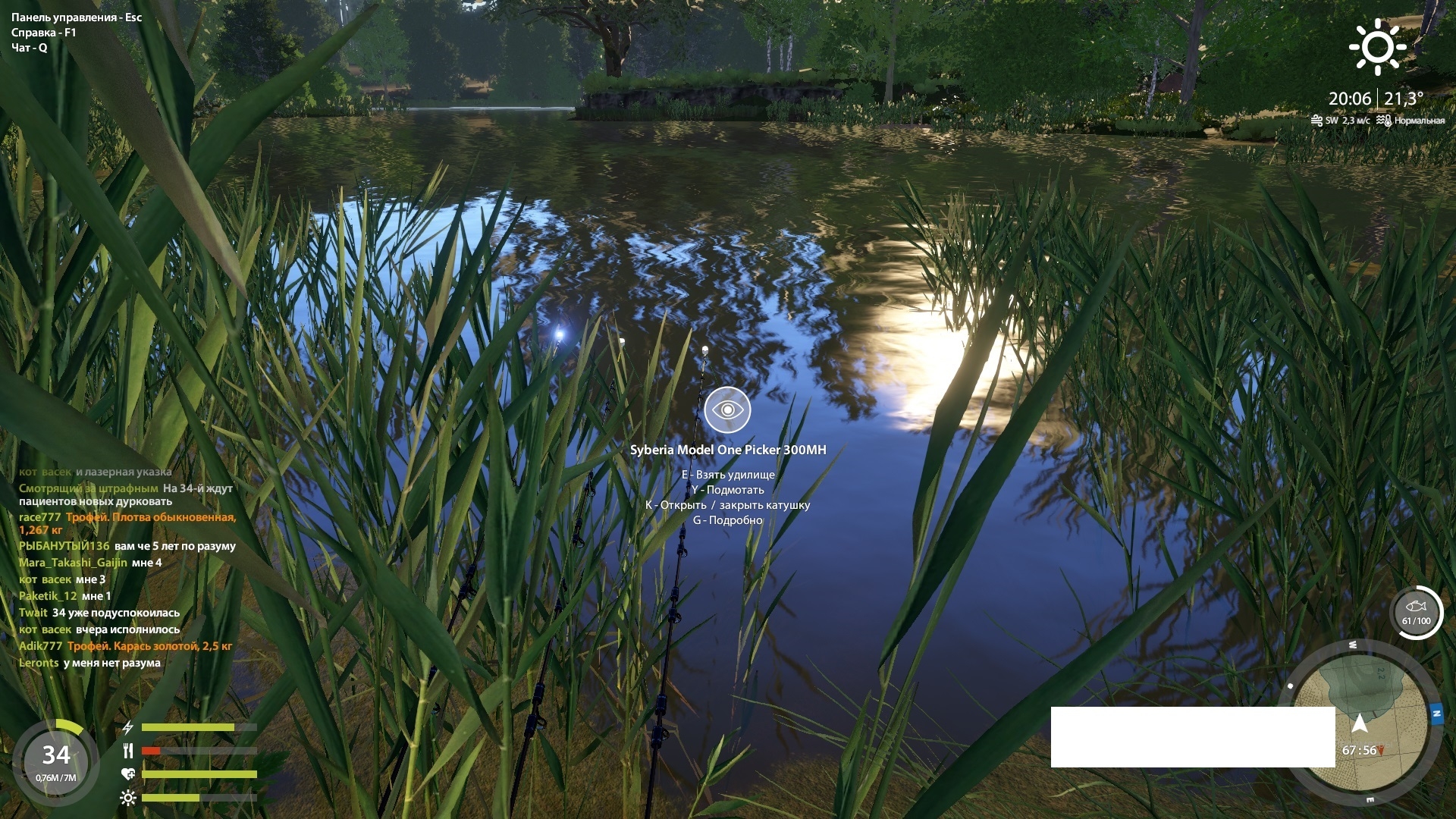Screen dimensions: 1456x819
Task: Open the chat via Чат - Q label
Action: (29, 48)
